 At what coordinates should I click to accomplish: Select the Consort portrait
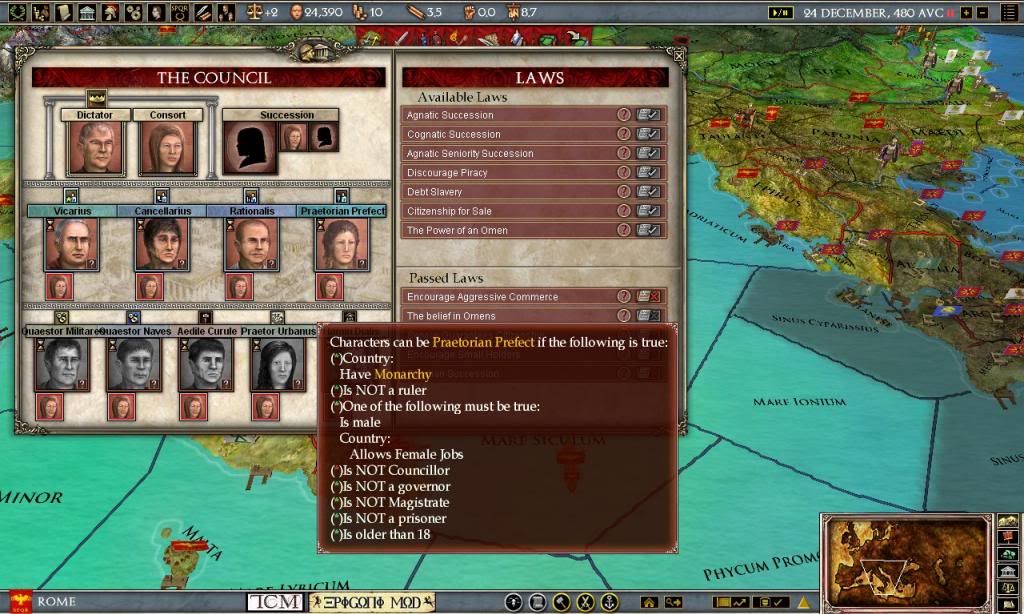[167, 147]
